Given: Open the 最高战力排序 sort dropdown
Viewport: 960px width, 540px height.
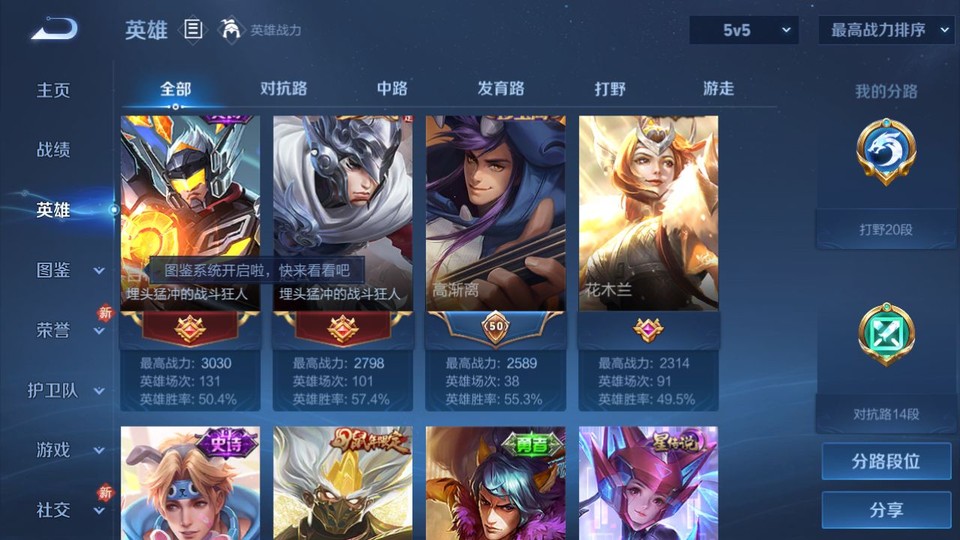Looking at the screenshot, I should tap(886, 30).
